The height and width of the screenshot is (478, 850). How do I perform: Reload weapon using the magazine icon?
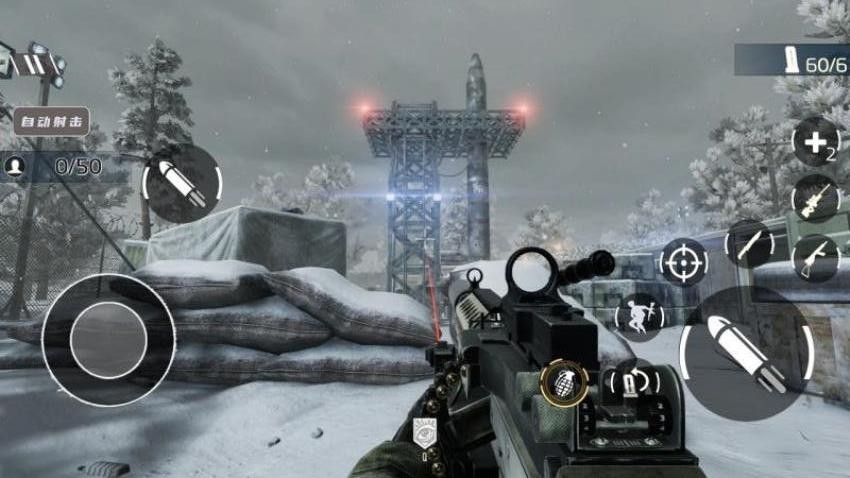coord(632,382)
